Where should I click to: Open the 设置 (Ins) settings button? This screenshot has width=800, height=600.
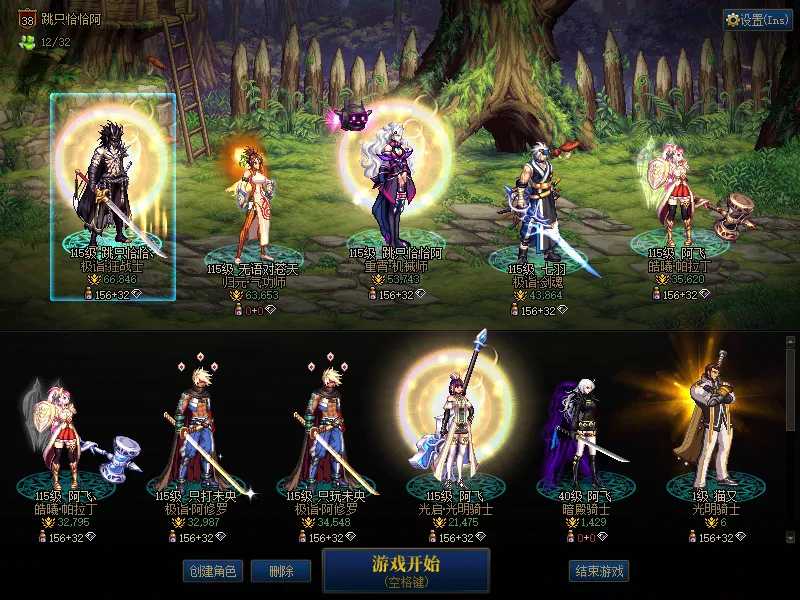point(757,20)
